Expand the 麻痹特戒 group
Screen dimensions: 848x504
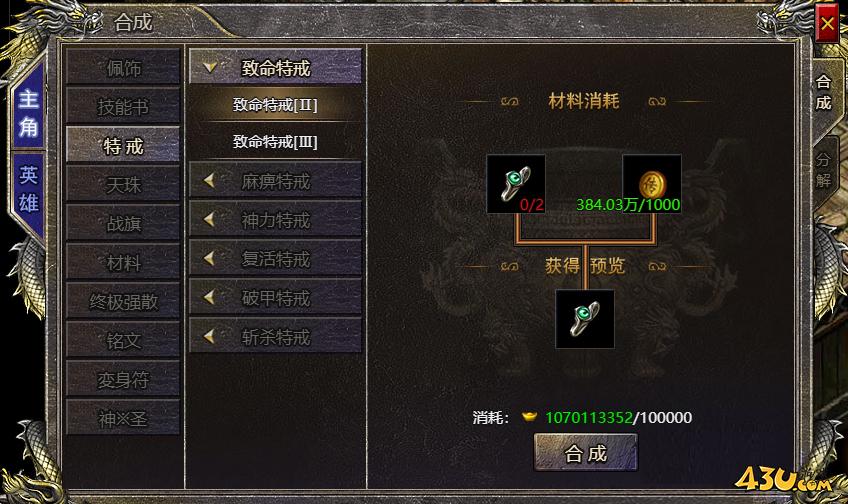[x=275, y=181]
